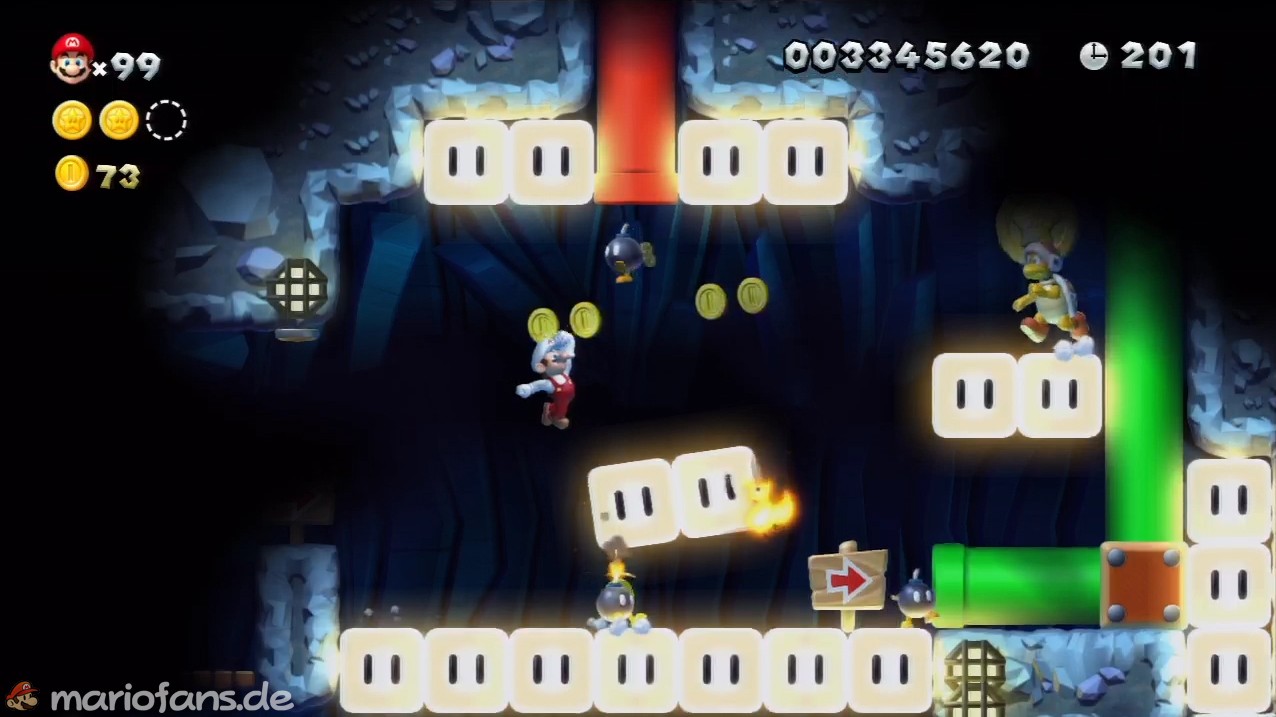Screen dimensions: 1276x717
Task: Click the gold coin counter icon
Action: (x=72, y=174)
